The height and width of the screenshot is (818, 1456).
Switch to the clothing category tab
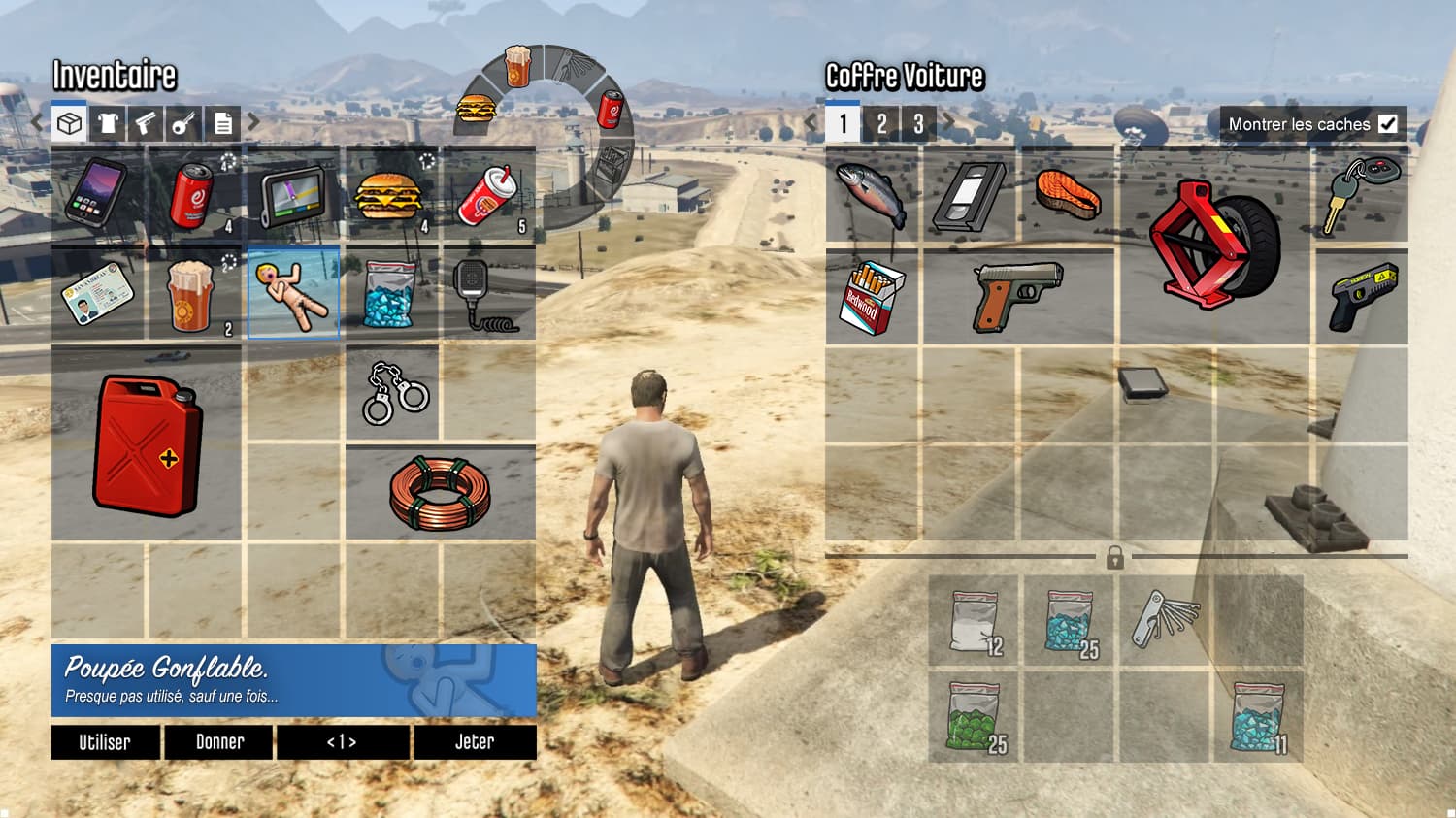[108, 123]
